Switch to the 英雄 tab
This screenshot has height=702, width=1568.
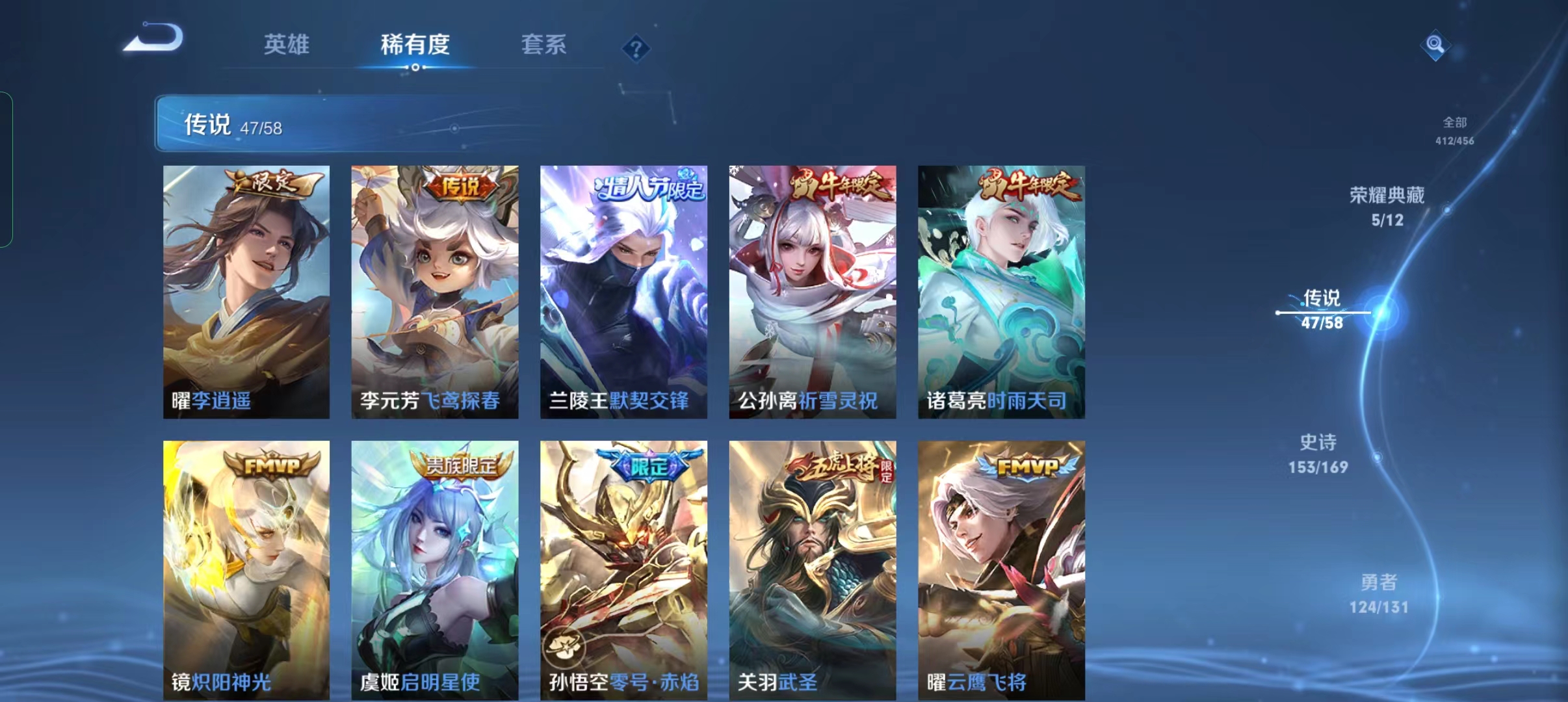tap(285, 44)
